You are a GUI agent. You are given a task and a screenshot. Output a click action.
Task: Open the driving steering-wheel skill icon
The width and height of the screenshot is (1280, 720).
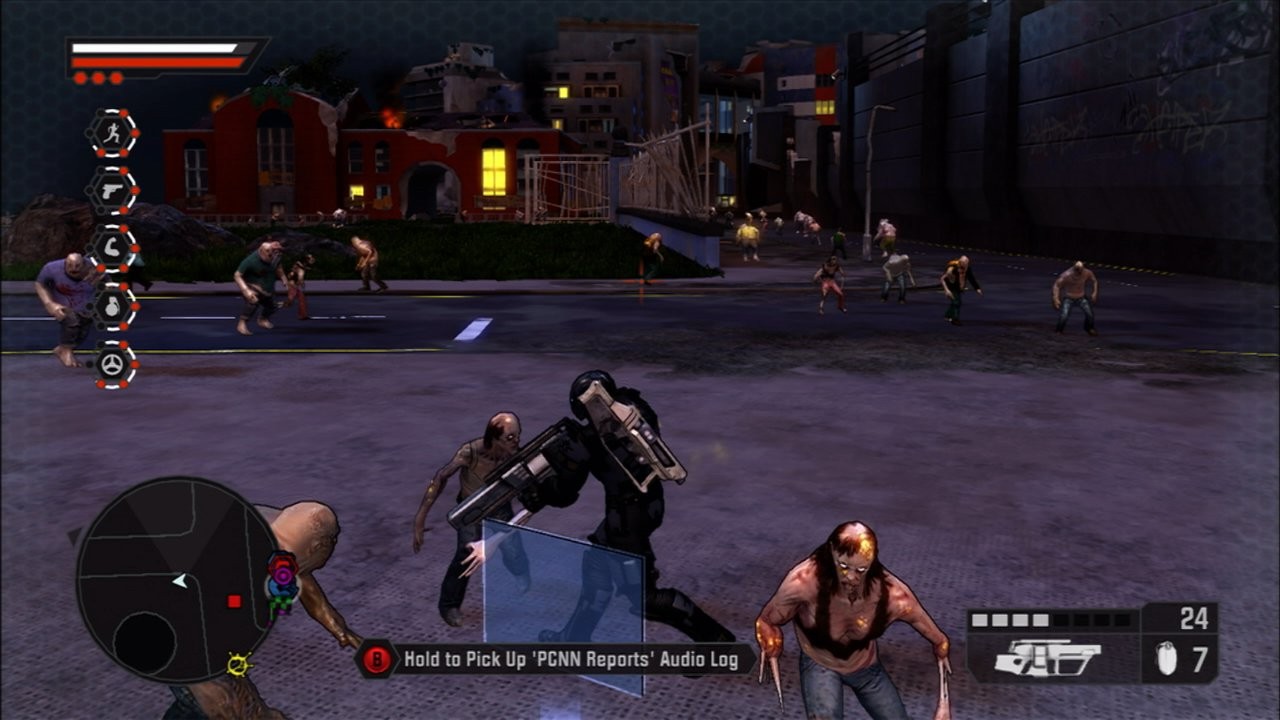click(x=111, y=364)
